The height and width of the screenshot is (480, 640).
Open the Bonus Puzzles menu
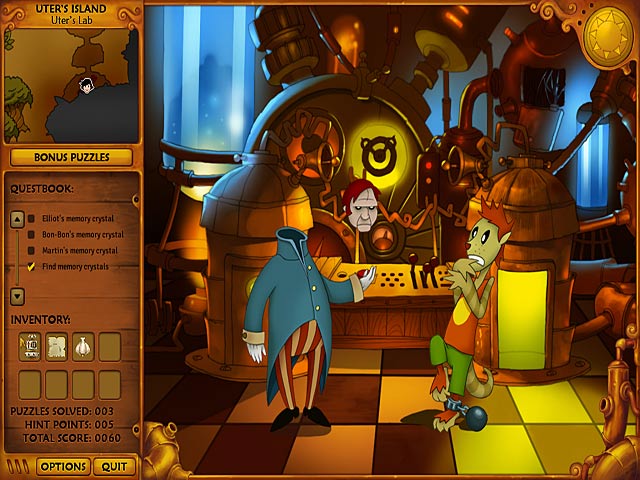tap(71, 157)
